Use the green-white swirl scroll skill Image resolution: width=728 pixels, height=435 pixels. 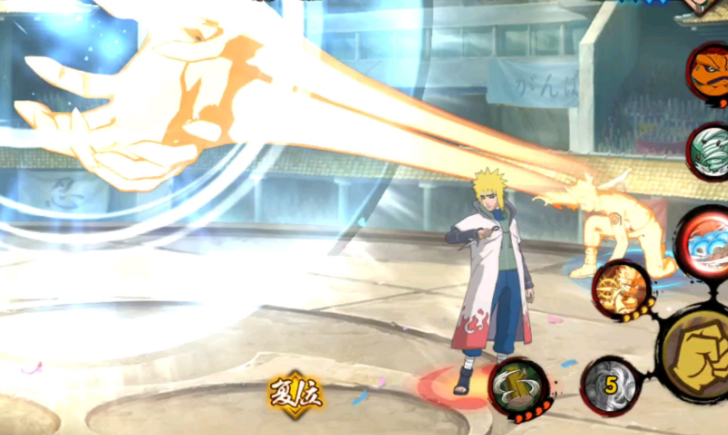(712, 151)
